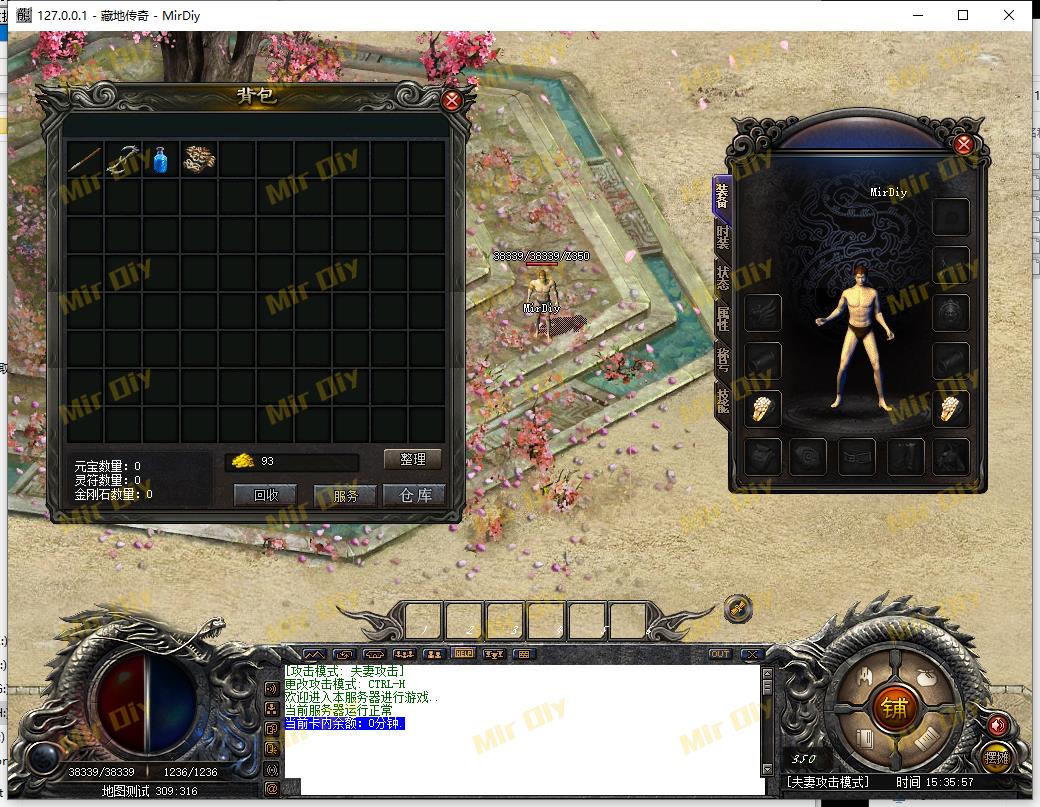
Task: Select the blue potion bottle
Action: (x=161, y=159)
